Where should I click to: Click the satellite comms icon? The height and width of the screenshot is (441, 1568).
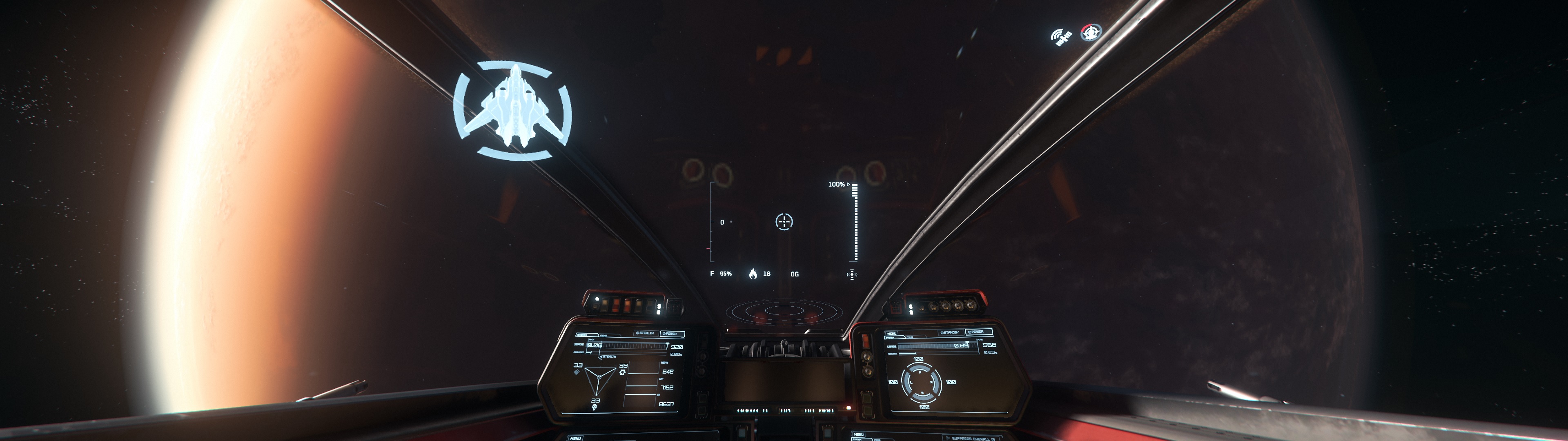(1062, 37)
